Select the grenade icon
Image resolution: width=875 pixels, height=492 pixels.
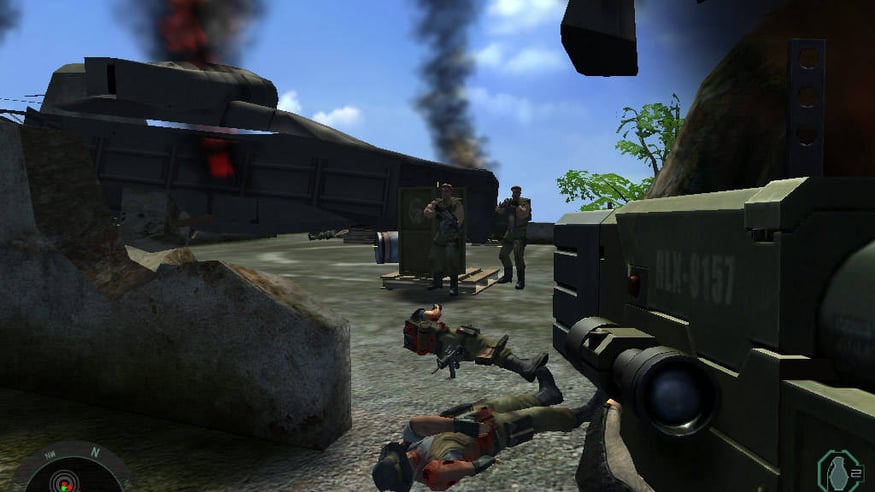click(x=837, y=472)
